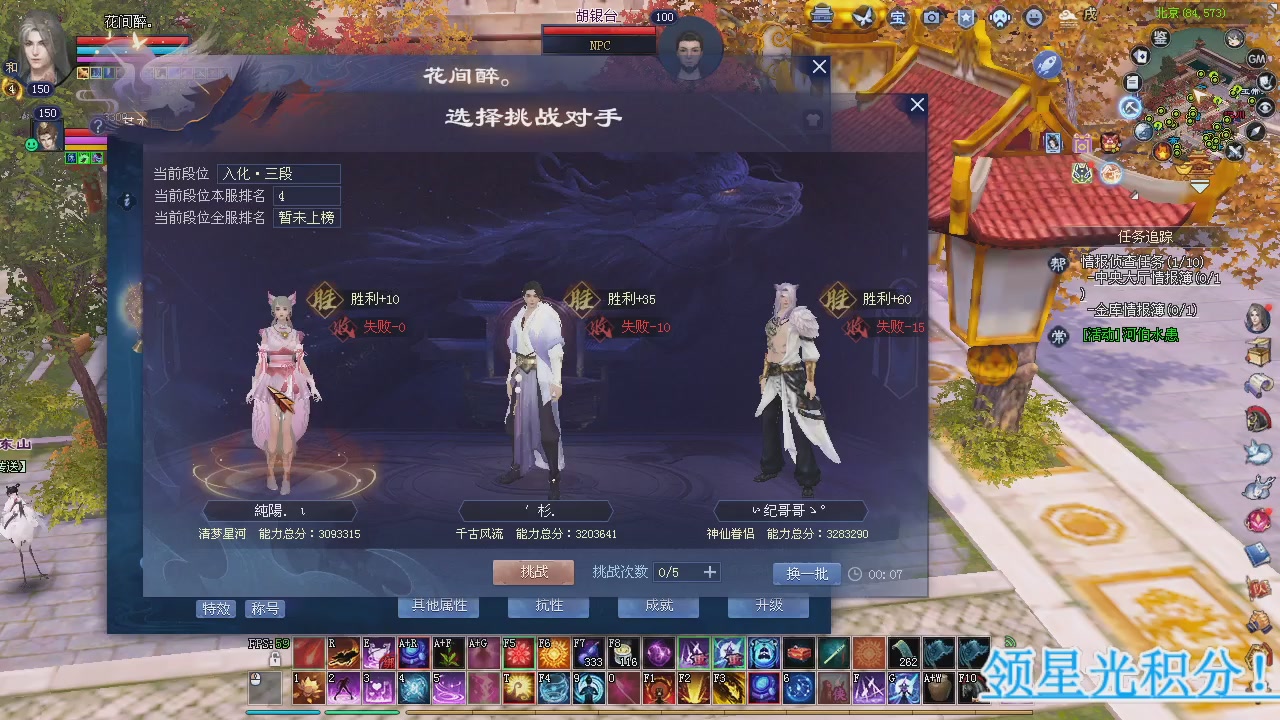Viewport: 1280px width, 720px height.
Task: Click the headset customer-service icon in the top bar
Action: click(999, 17)
